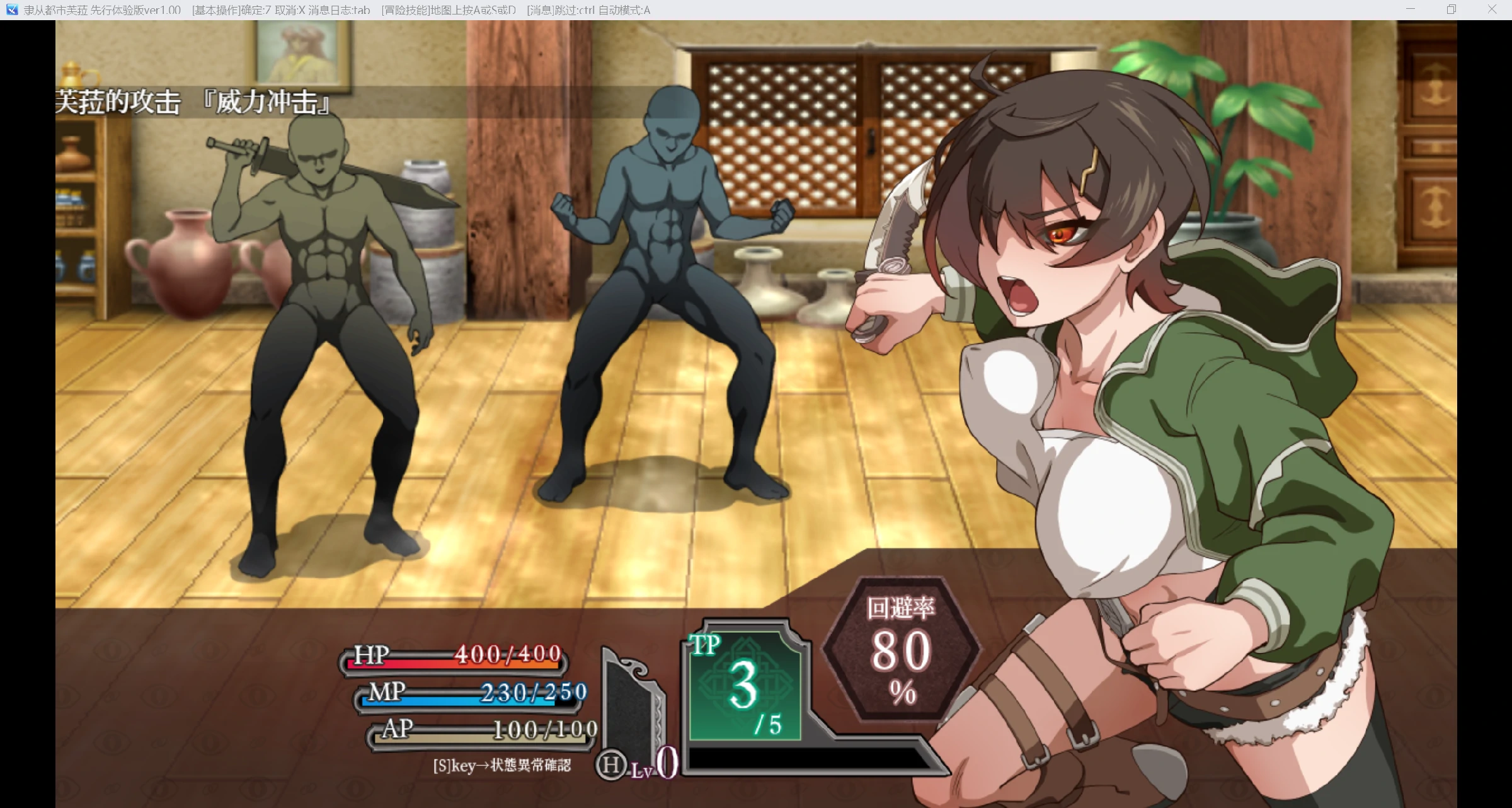Viewport: 1512px width, 808px height.
Task: Click the HP label on the status panel
Action: point(372,653)
